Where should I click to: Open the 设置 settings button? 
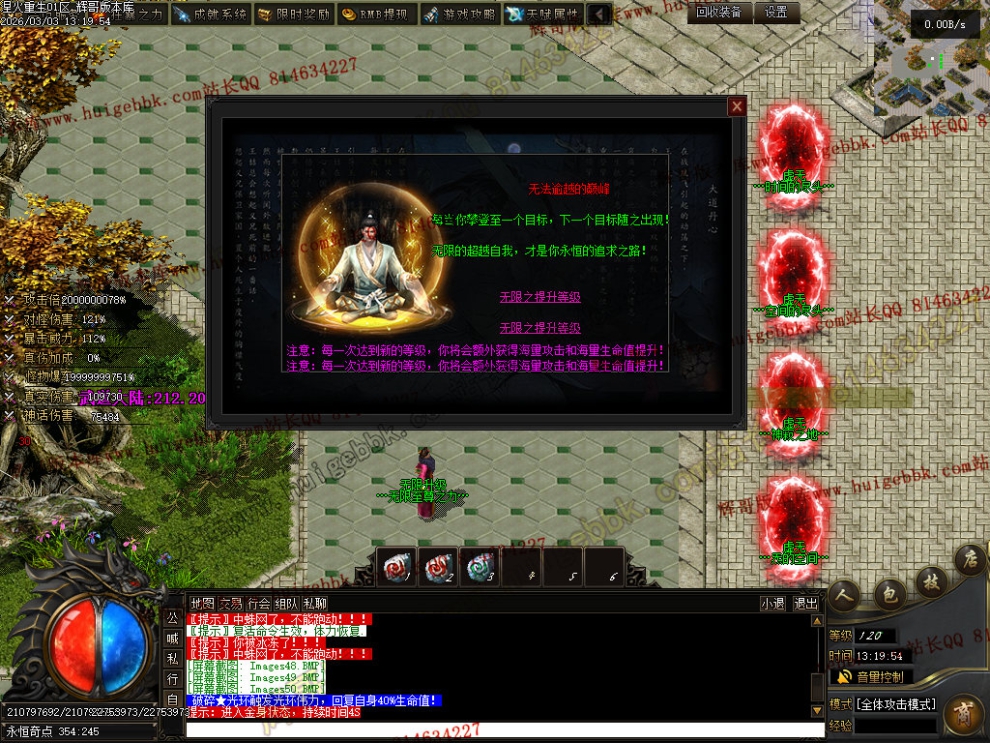click(x=777, y=12)
